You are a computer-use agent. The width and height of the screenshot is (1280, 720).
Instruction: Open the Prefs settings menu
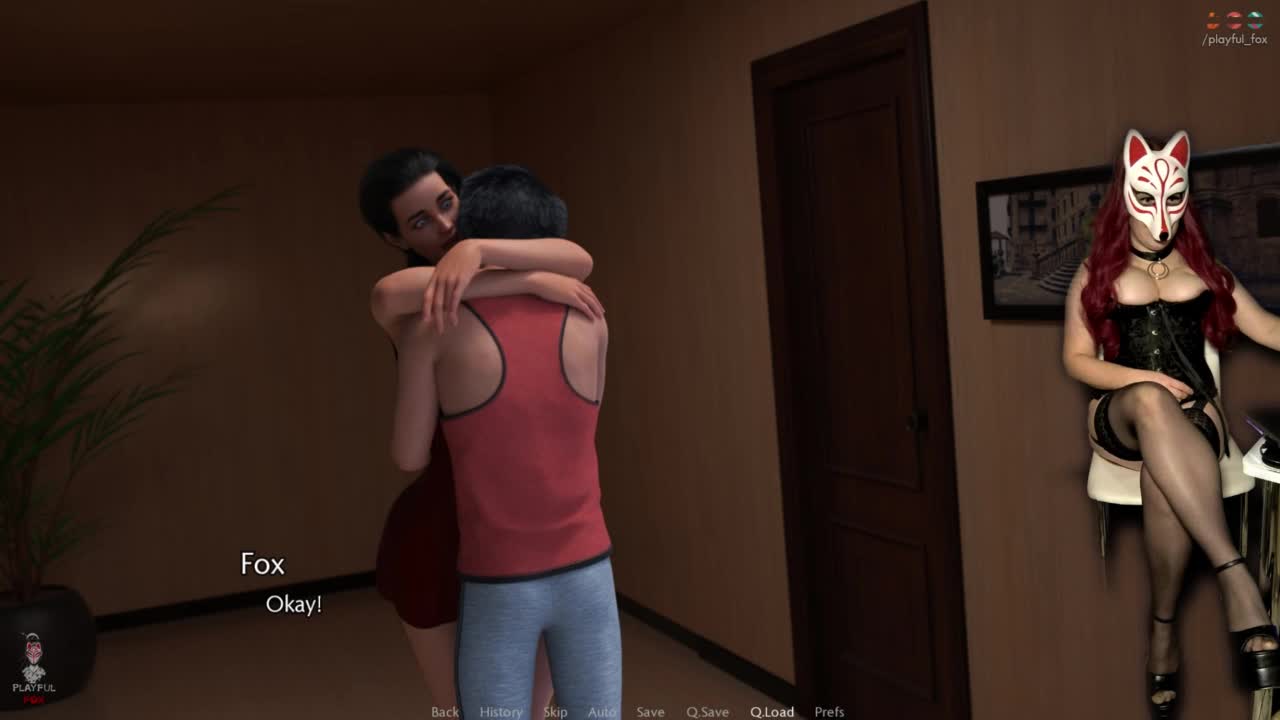pyautogui.click(x=829, y=712)
